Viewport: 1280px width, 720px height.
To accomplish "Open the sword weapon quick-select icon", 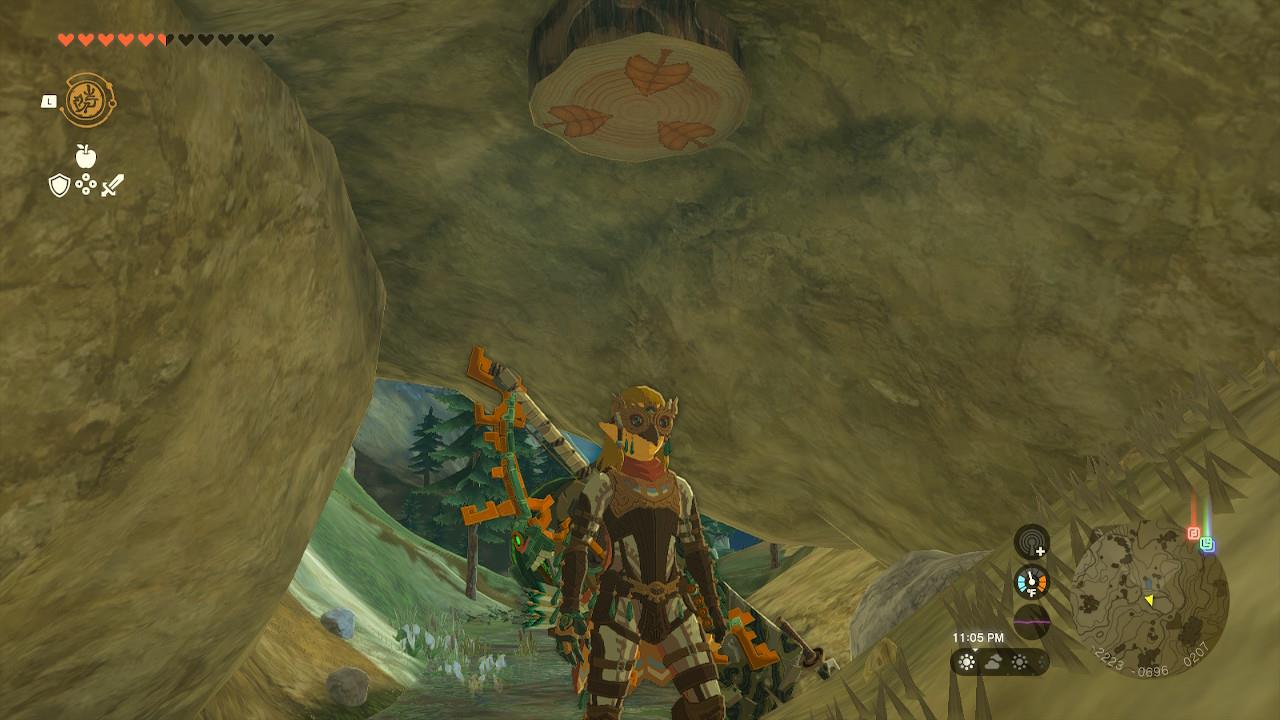I will coord(112,185).
